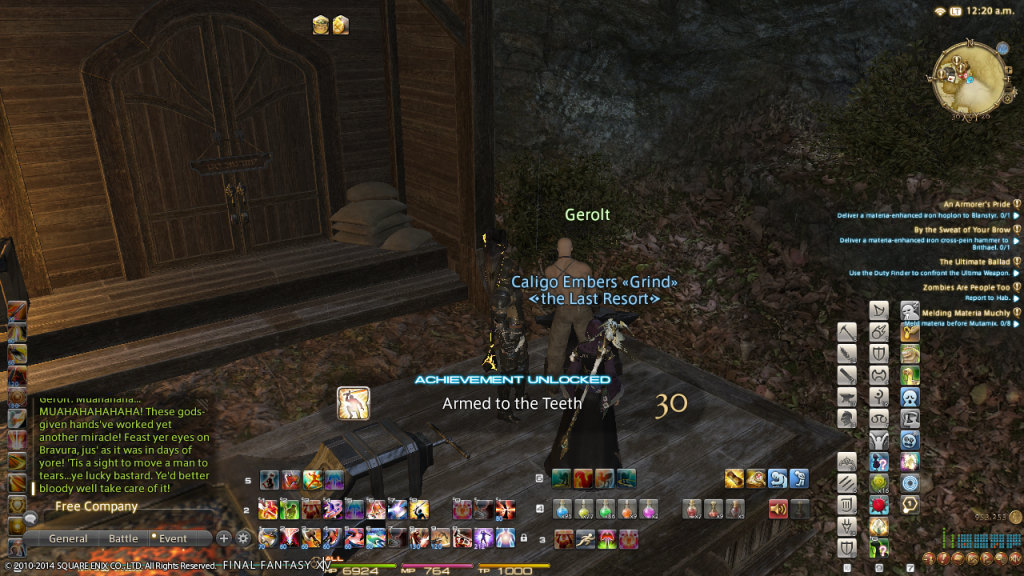
Task: Switch to the Battle chat tab
Action: 123,538
